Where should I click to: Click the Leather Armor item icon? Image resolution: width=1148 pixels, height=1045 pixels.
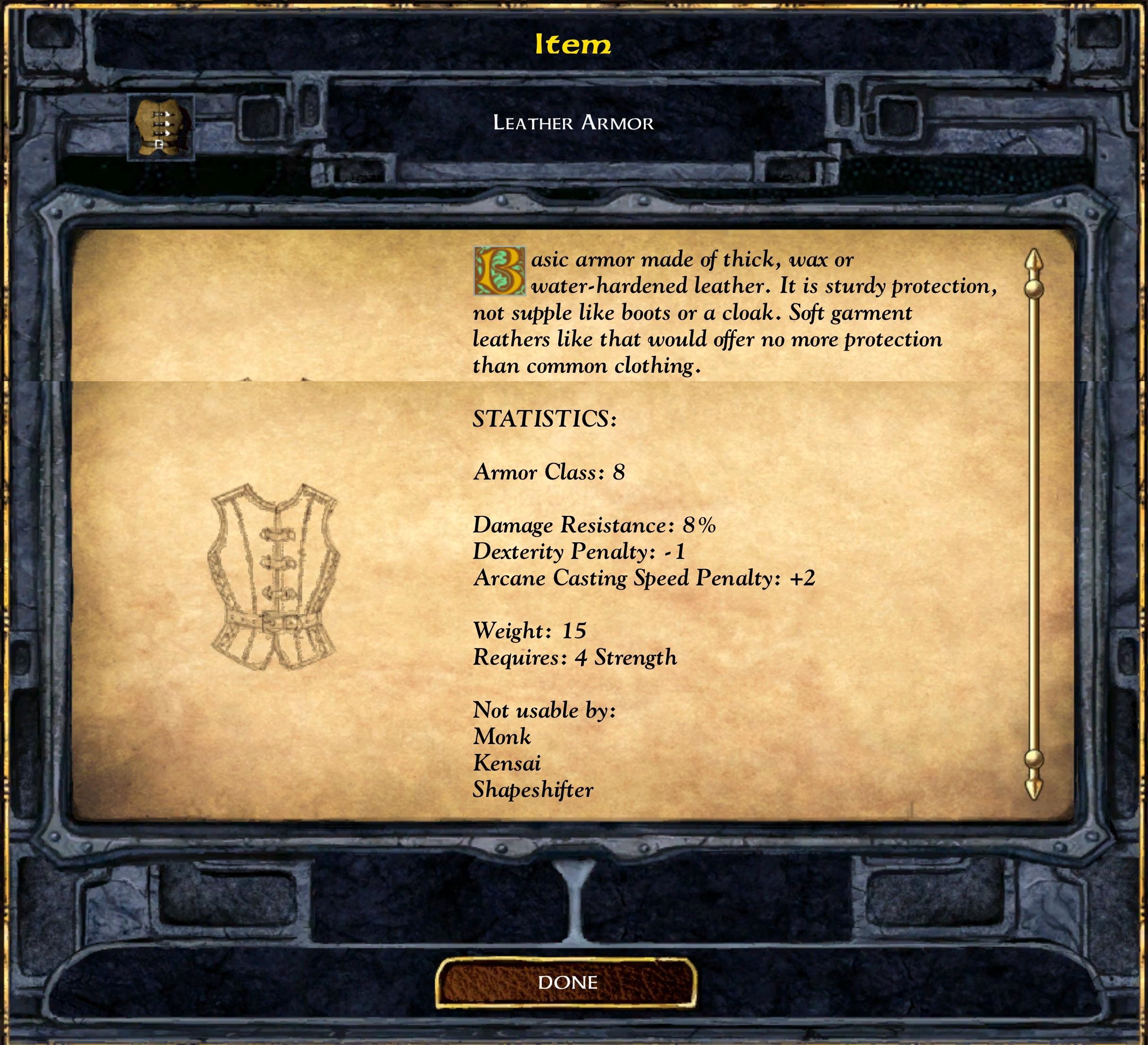[x=161, y=128]
